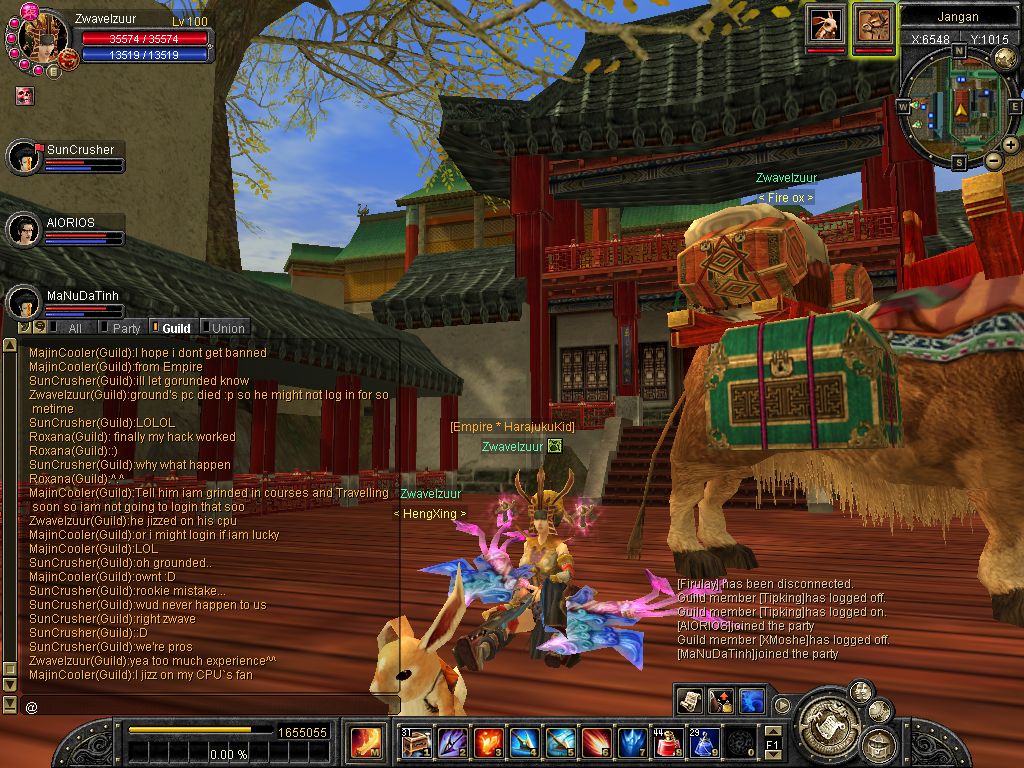Target party member AIORIOS
Image resolution: width=1024 pixels, height=768 pixels.
23,230
